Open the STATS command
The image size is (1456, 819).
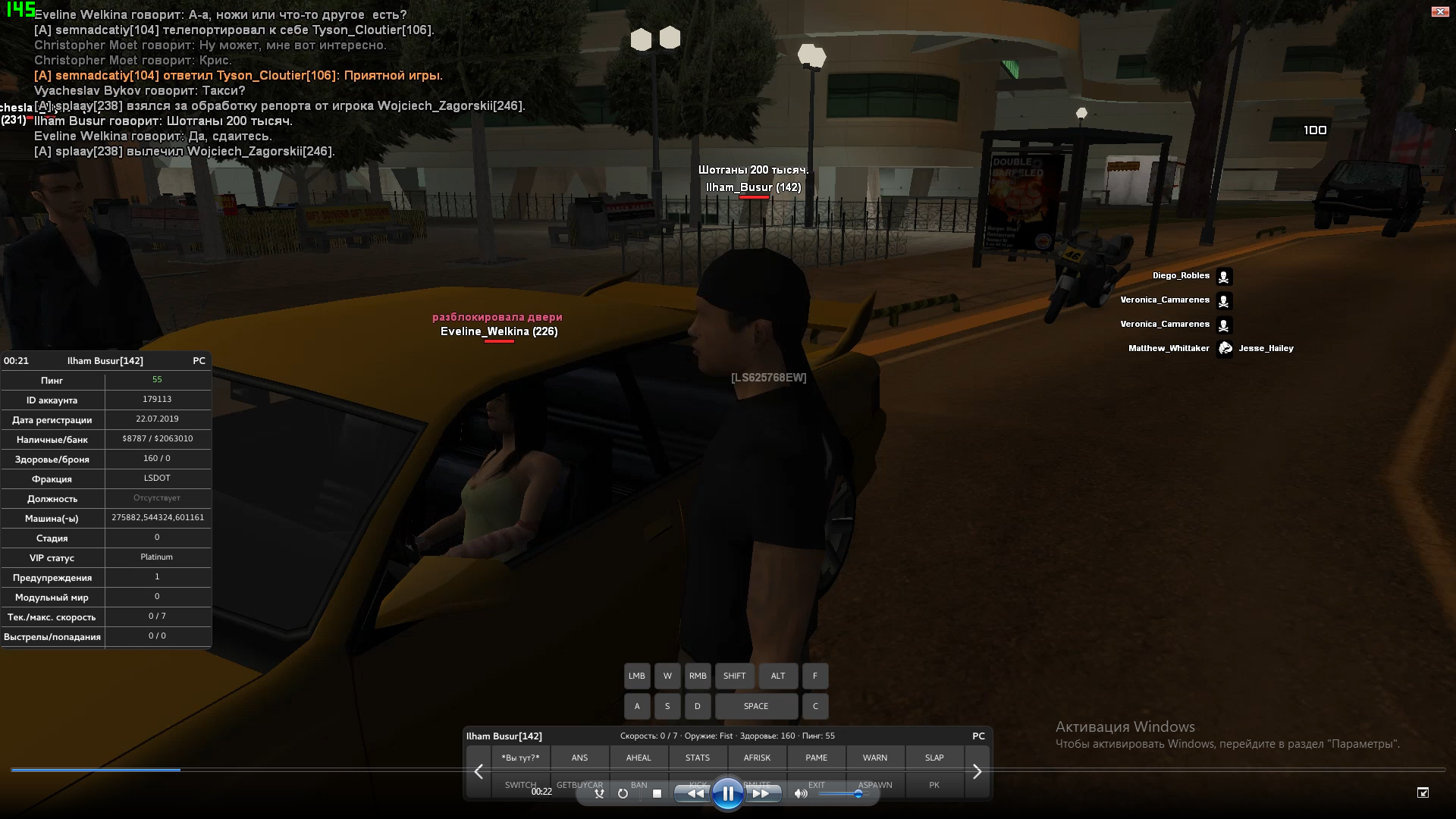click(698, 758)
